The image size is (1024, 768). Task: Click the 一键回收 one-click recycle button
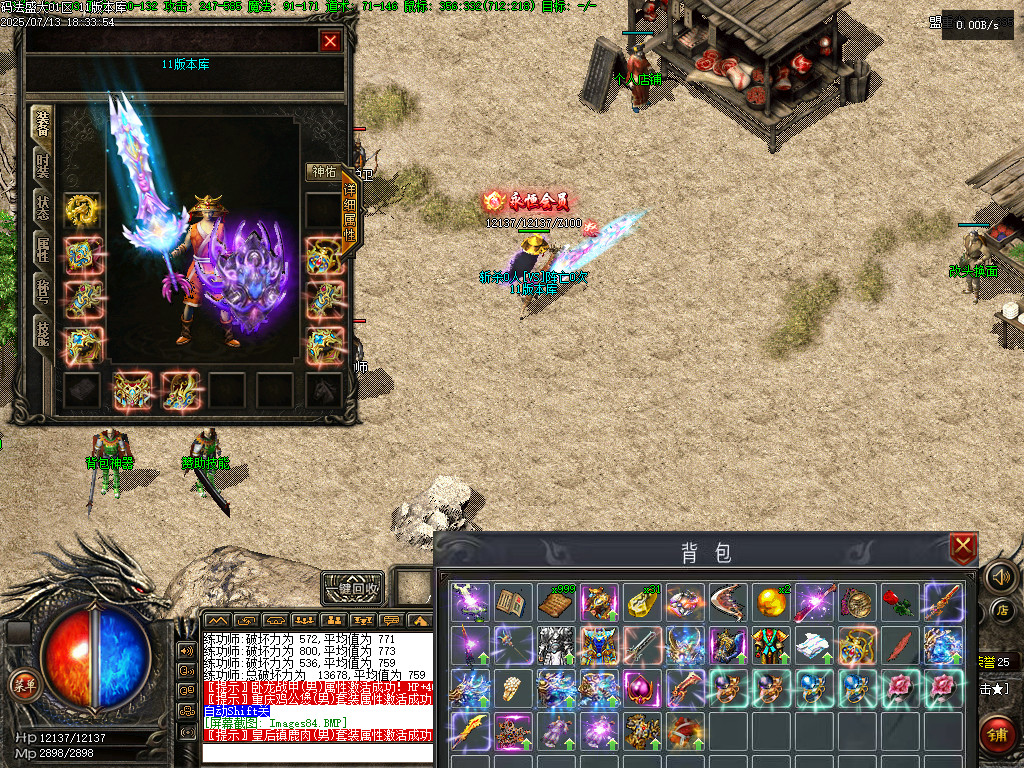click(354, 588)
